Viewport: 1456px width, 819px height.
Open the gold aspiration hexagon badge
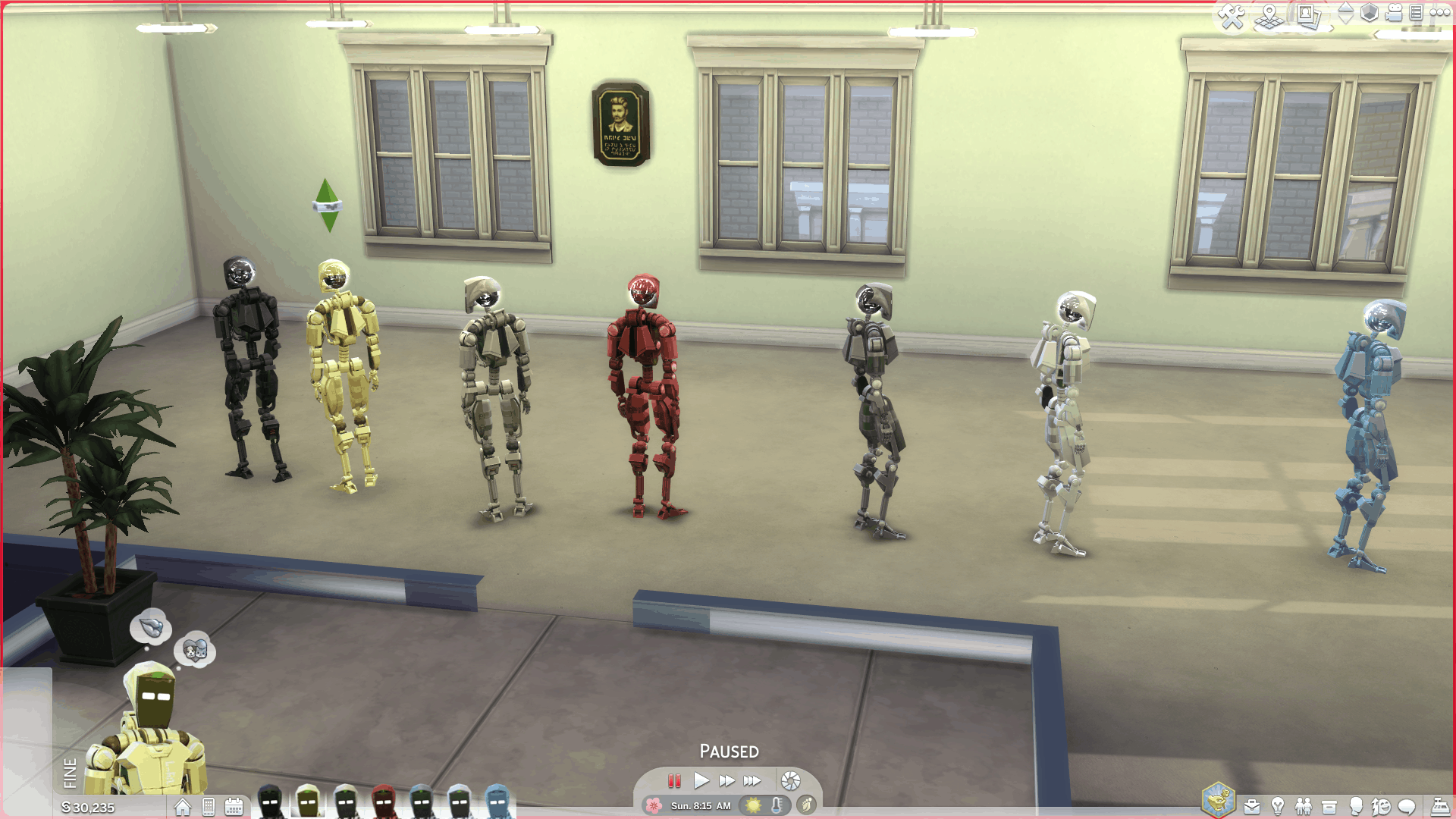pos(1218,800)
